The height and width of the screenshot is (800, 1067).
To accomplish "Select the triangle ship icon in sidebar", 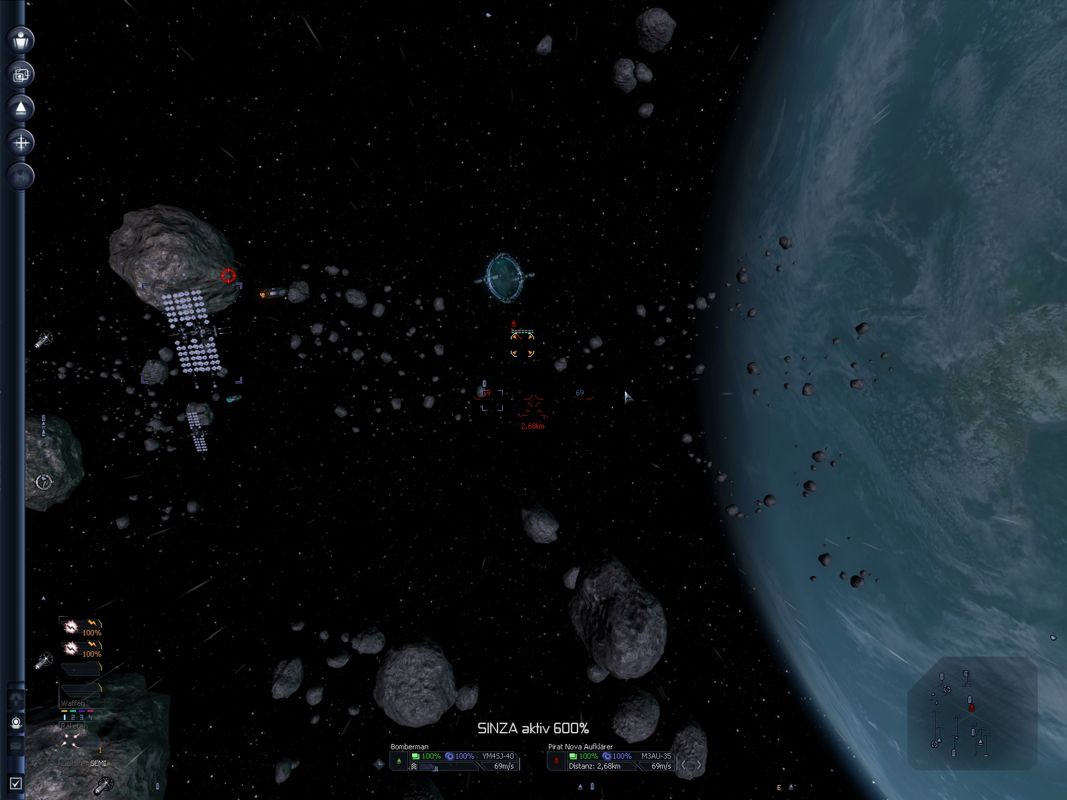I will pyautogui.click(x=21, y=107).
